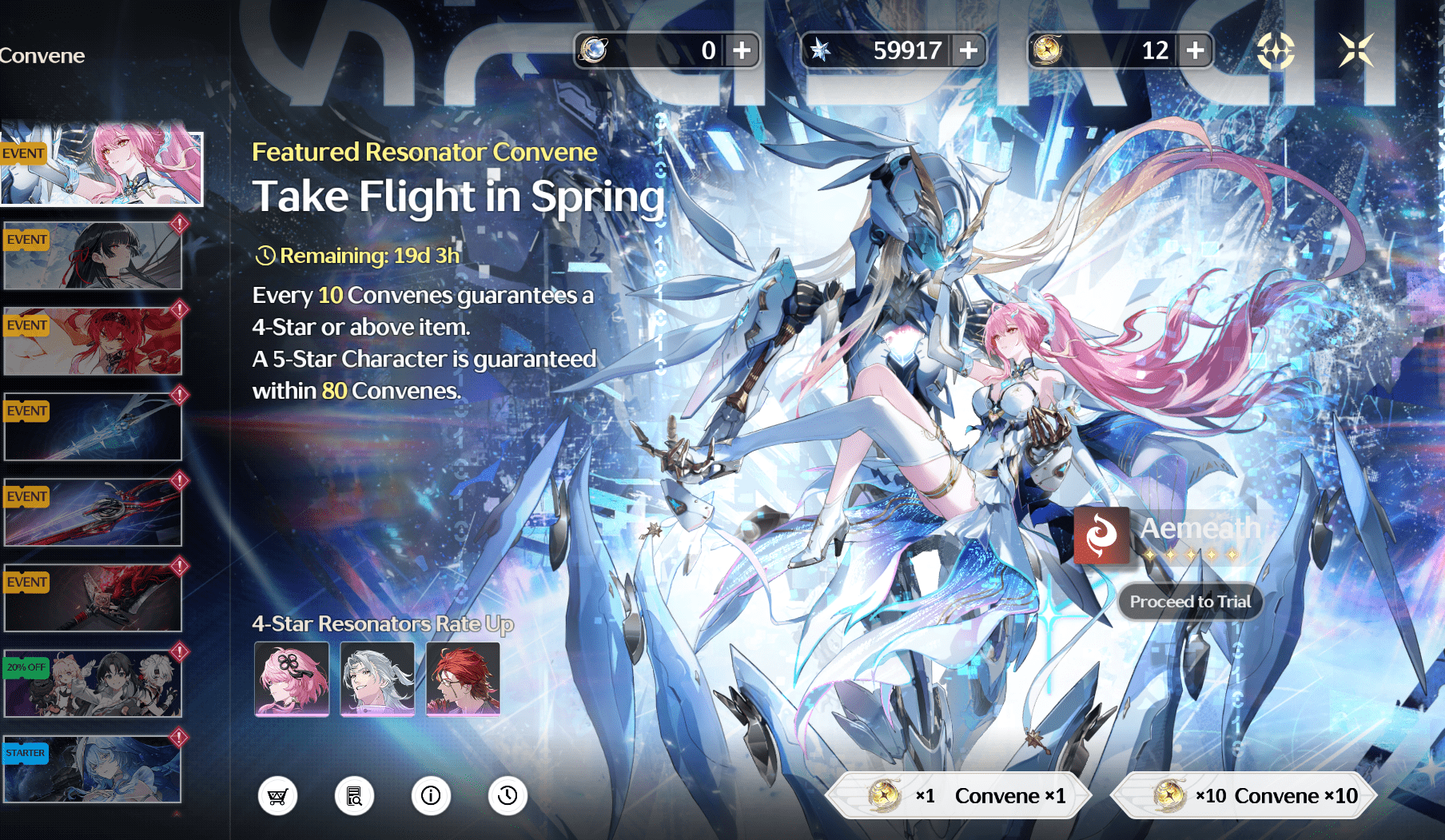This screenshot has height=840, width=1445.
Task: Perform a Convene ×10 pull
Action: tap(1249, 795)
